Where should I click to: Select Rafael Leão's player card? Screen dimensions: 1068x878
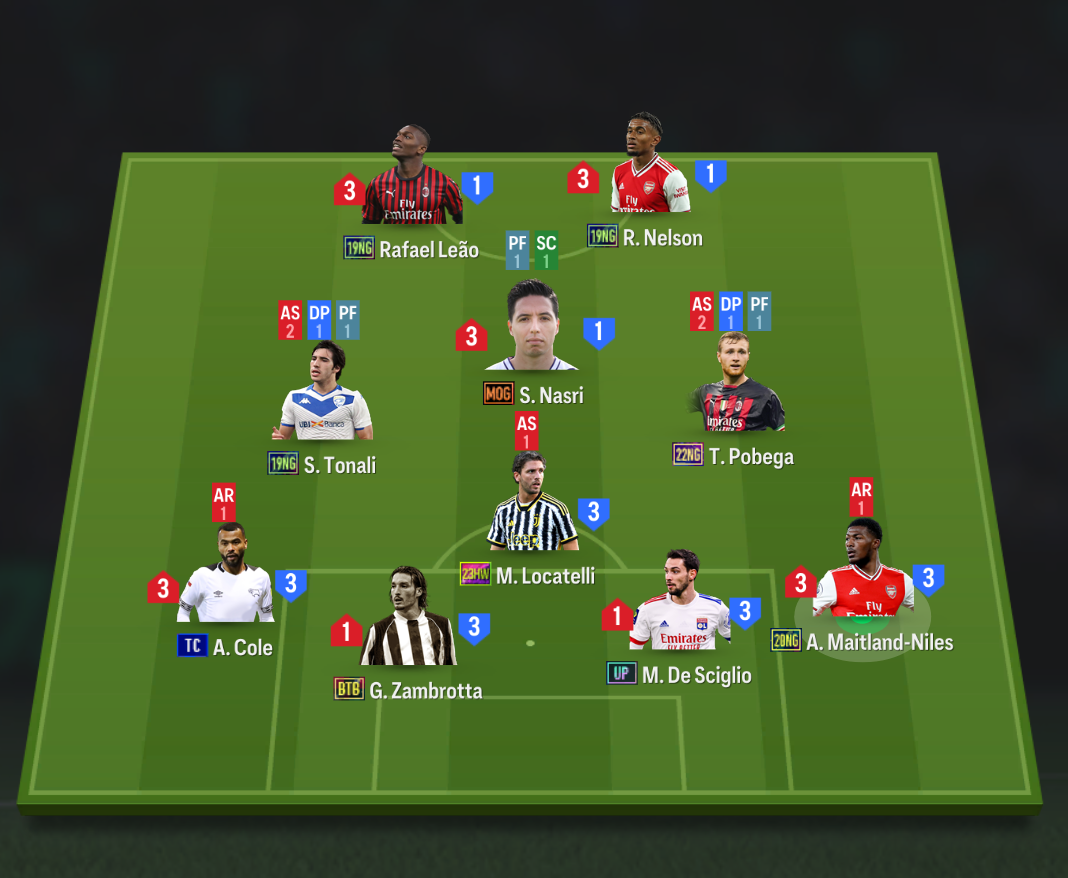click(411, 182)
